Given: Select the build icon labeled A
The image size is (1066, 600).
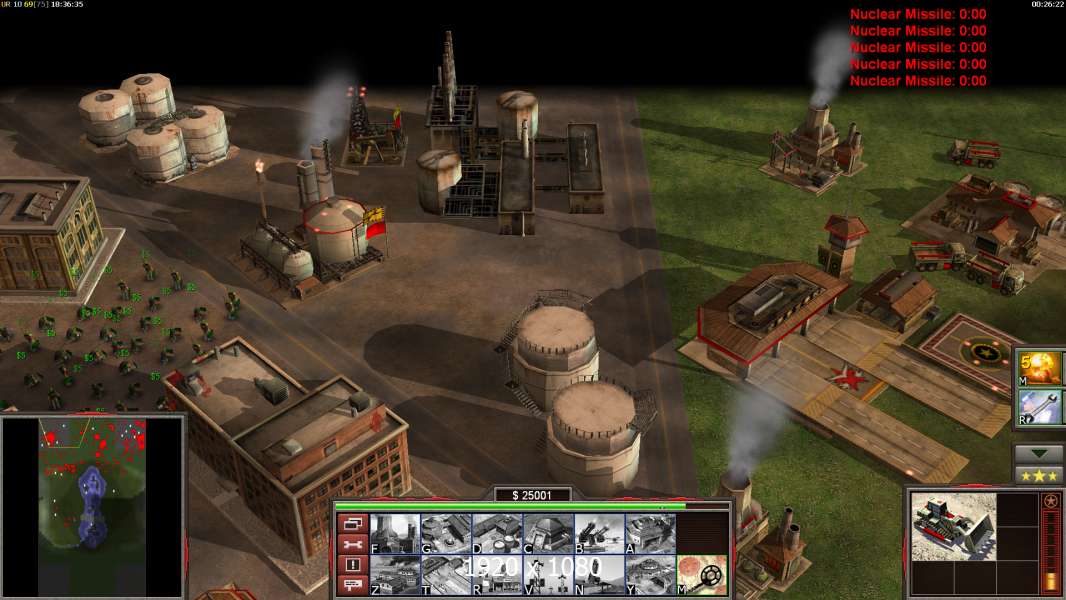Looking at the screenshot, I should 650,533.
